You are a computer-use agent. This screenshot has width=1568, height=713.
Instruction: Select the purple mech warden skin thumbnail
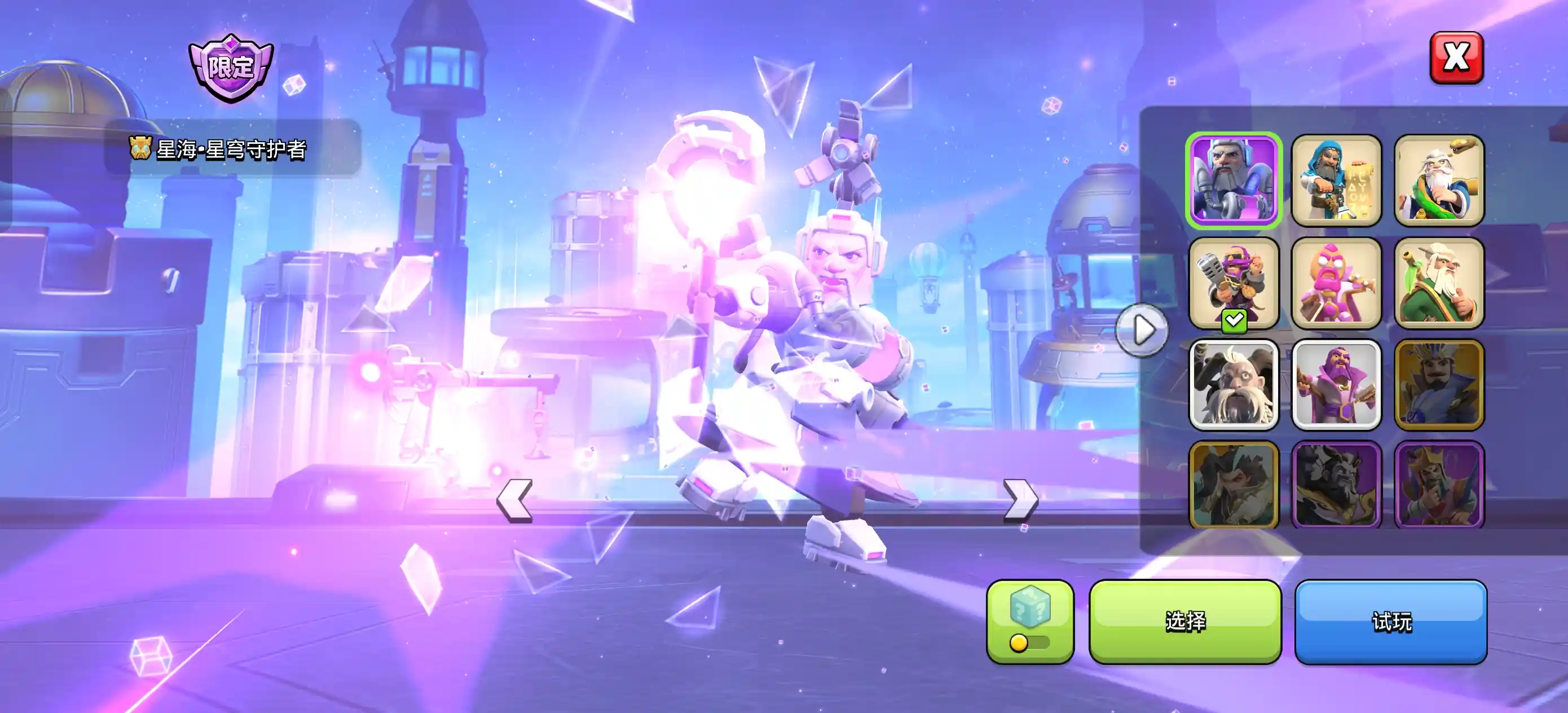[x=1234, y=181]
